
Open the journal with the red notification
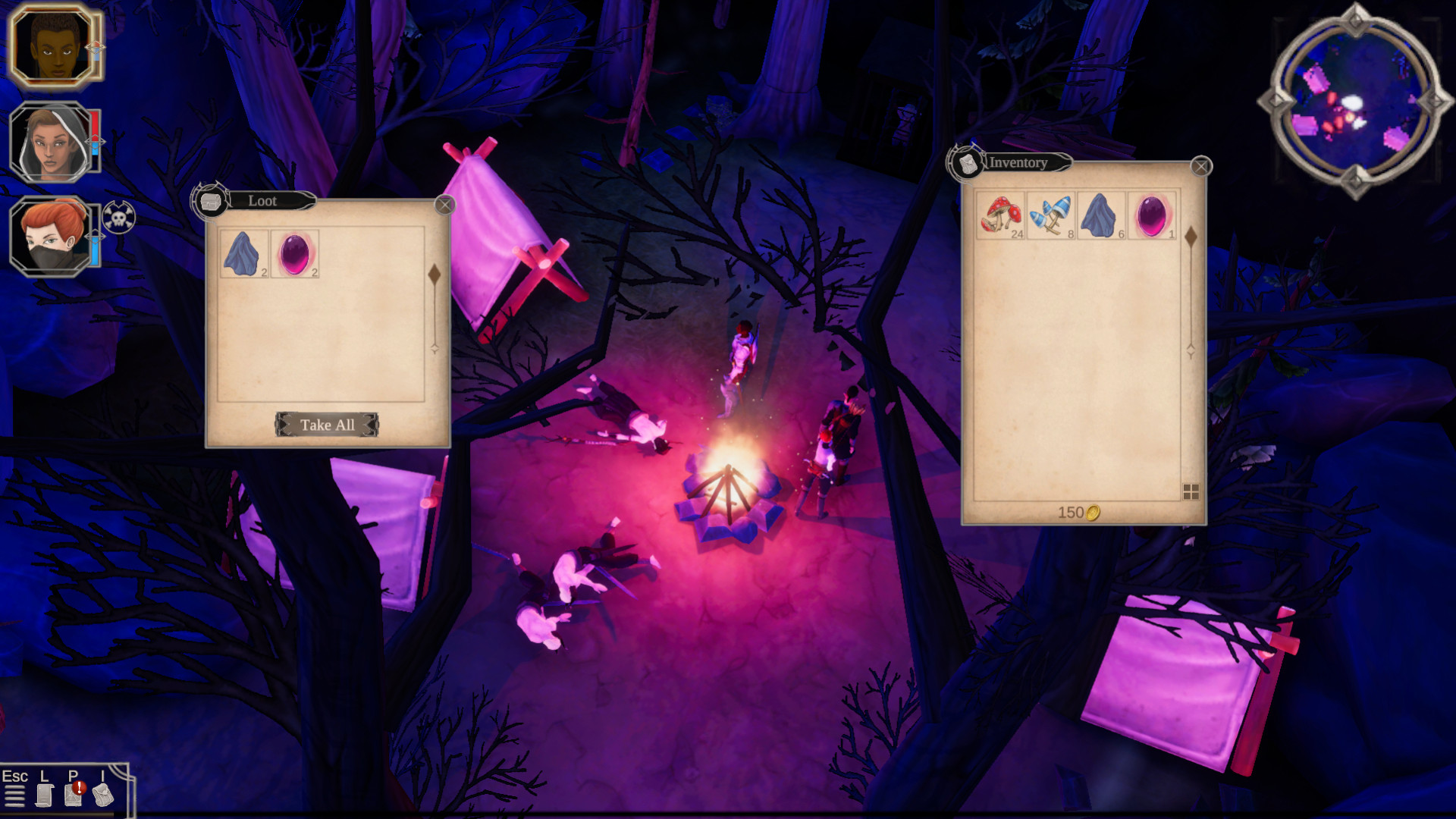click(73, 796)
